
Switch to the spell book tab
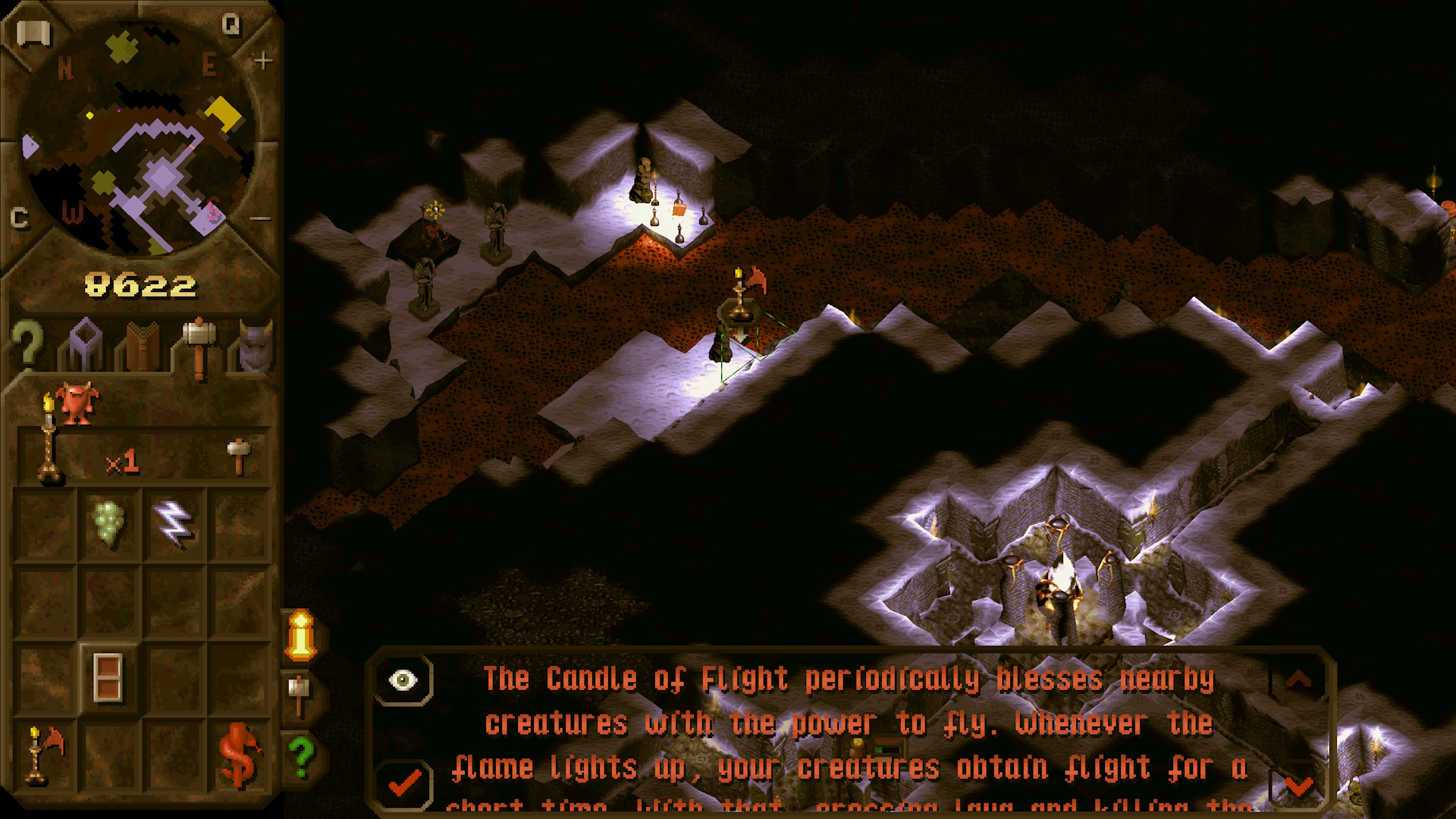pyautogui.click(x=143, y=347)
